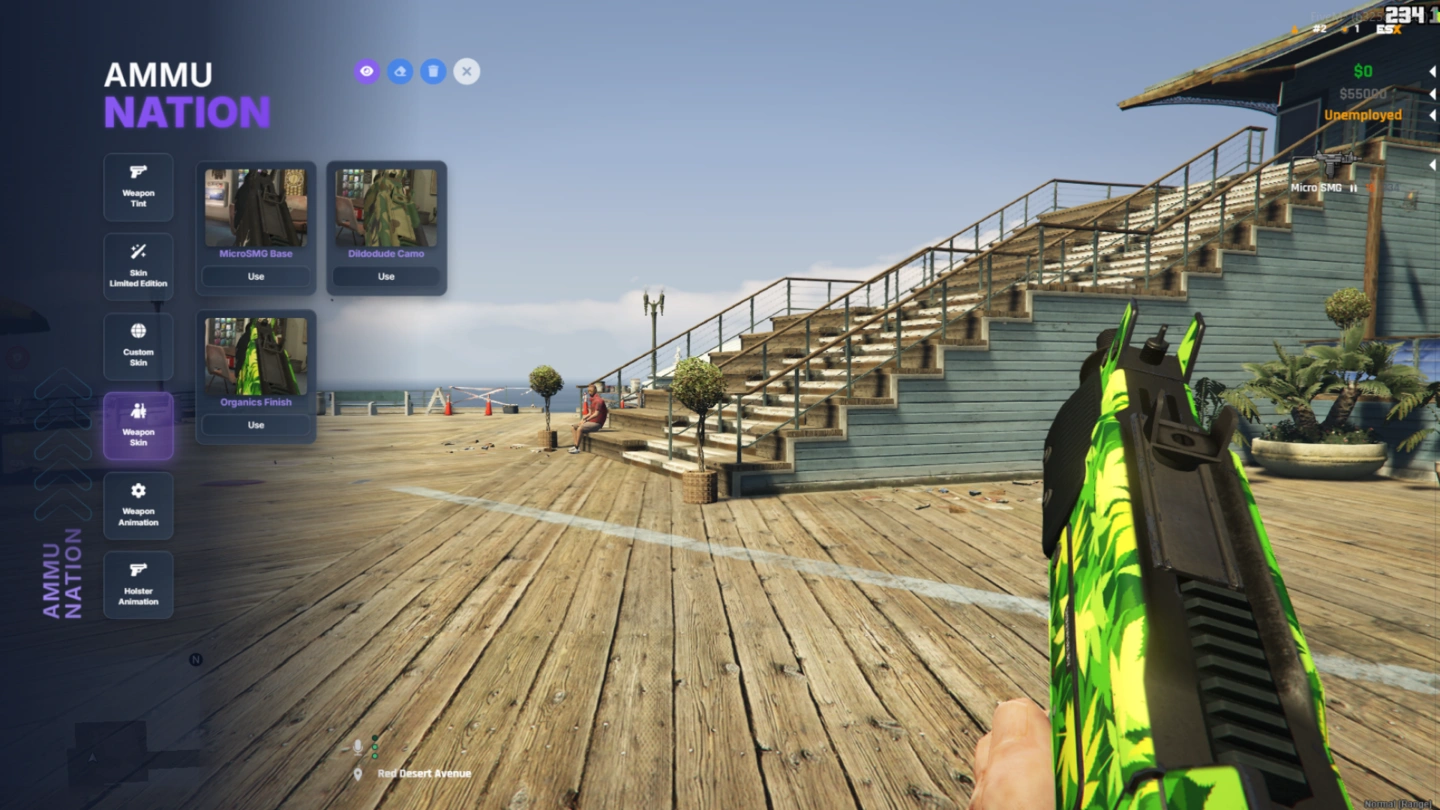The height and width of the screenshot is (810, 1440).
Task: Select the Custom Skin category
Action: [138, 346]
